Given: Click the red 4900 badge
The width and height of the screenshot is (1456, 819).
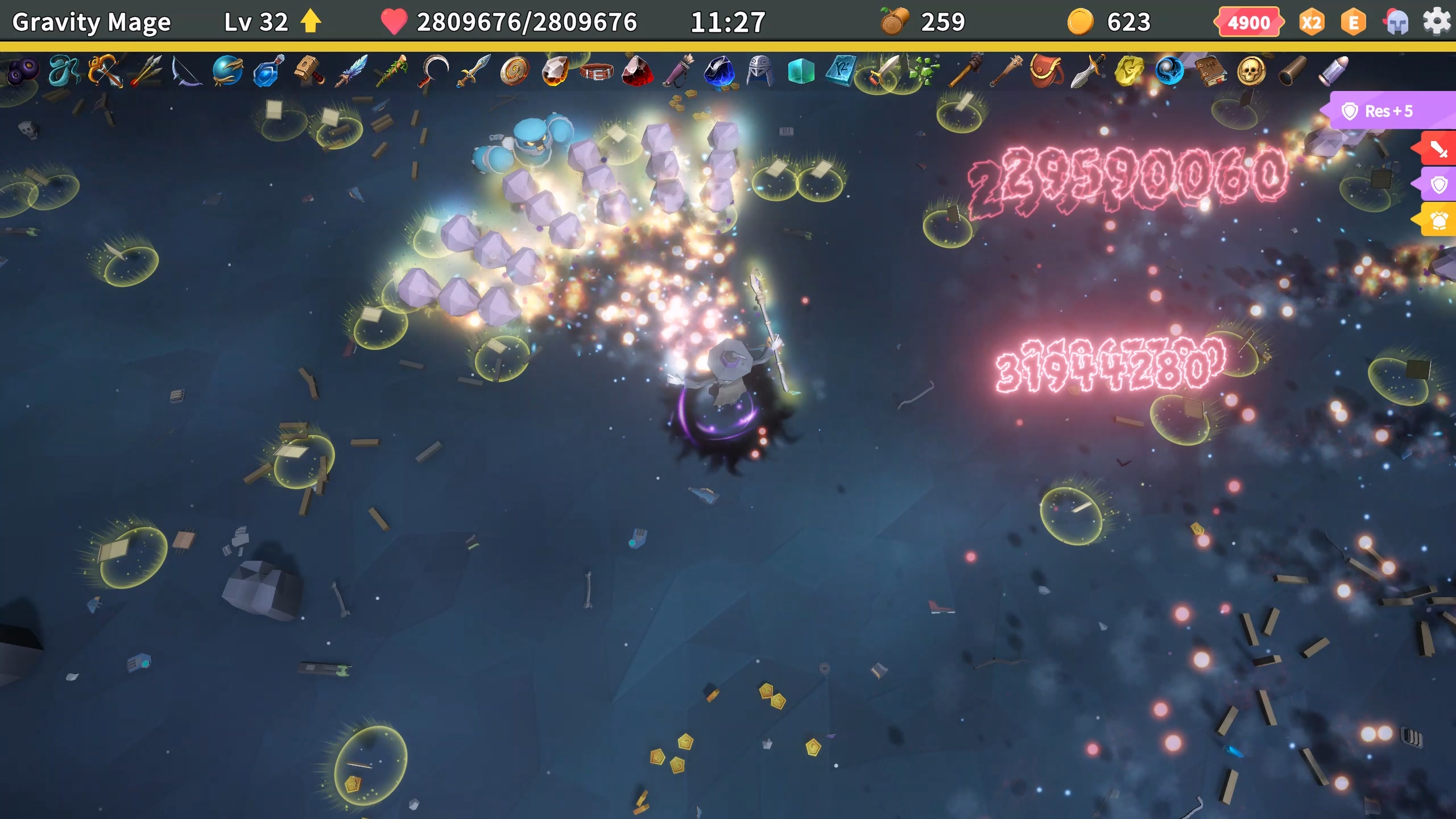Looking at the screenshot, I should tap(1248, 23).
